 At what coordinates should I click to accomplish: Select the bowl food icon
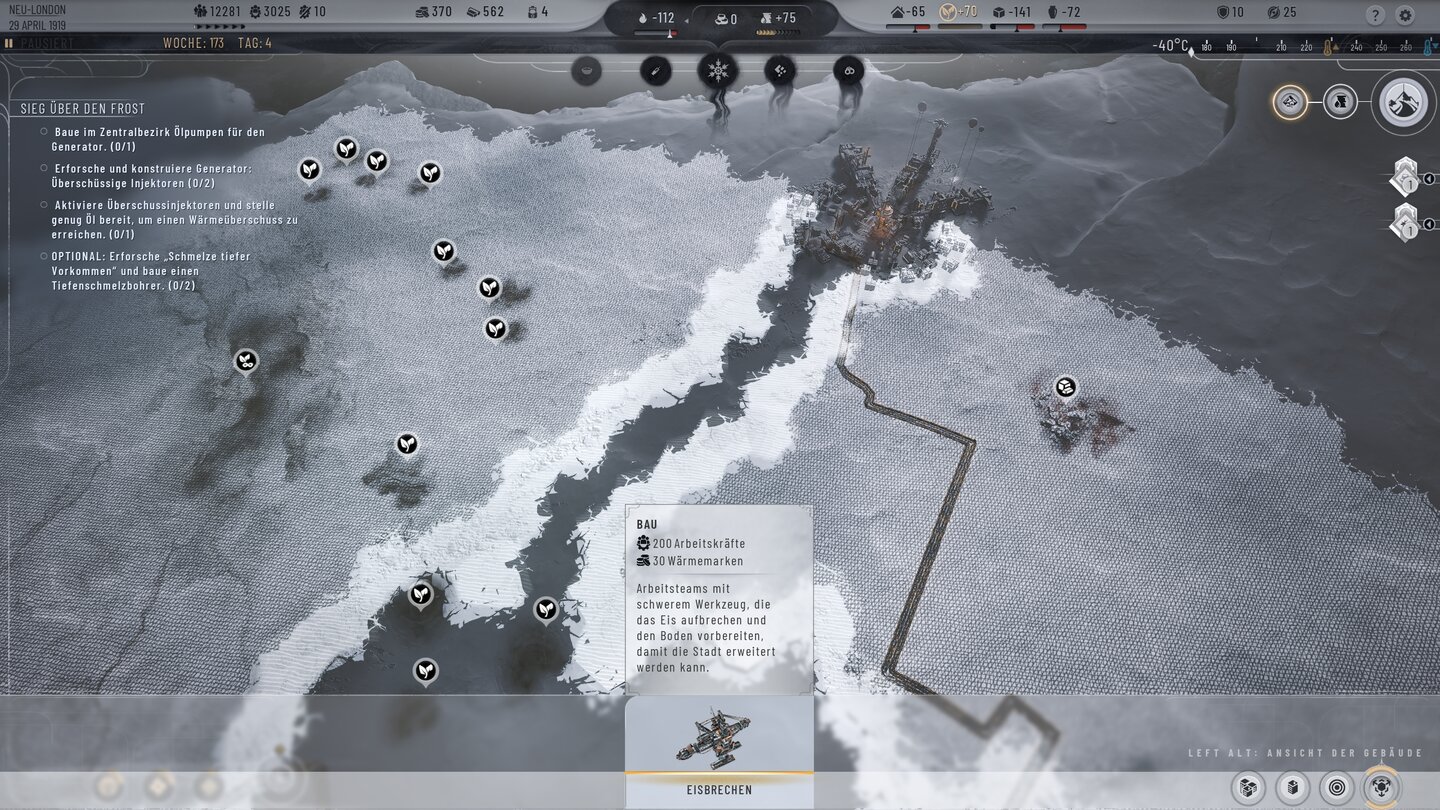[587, 70]
